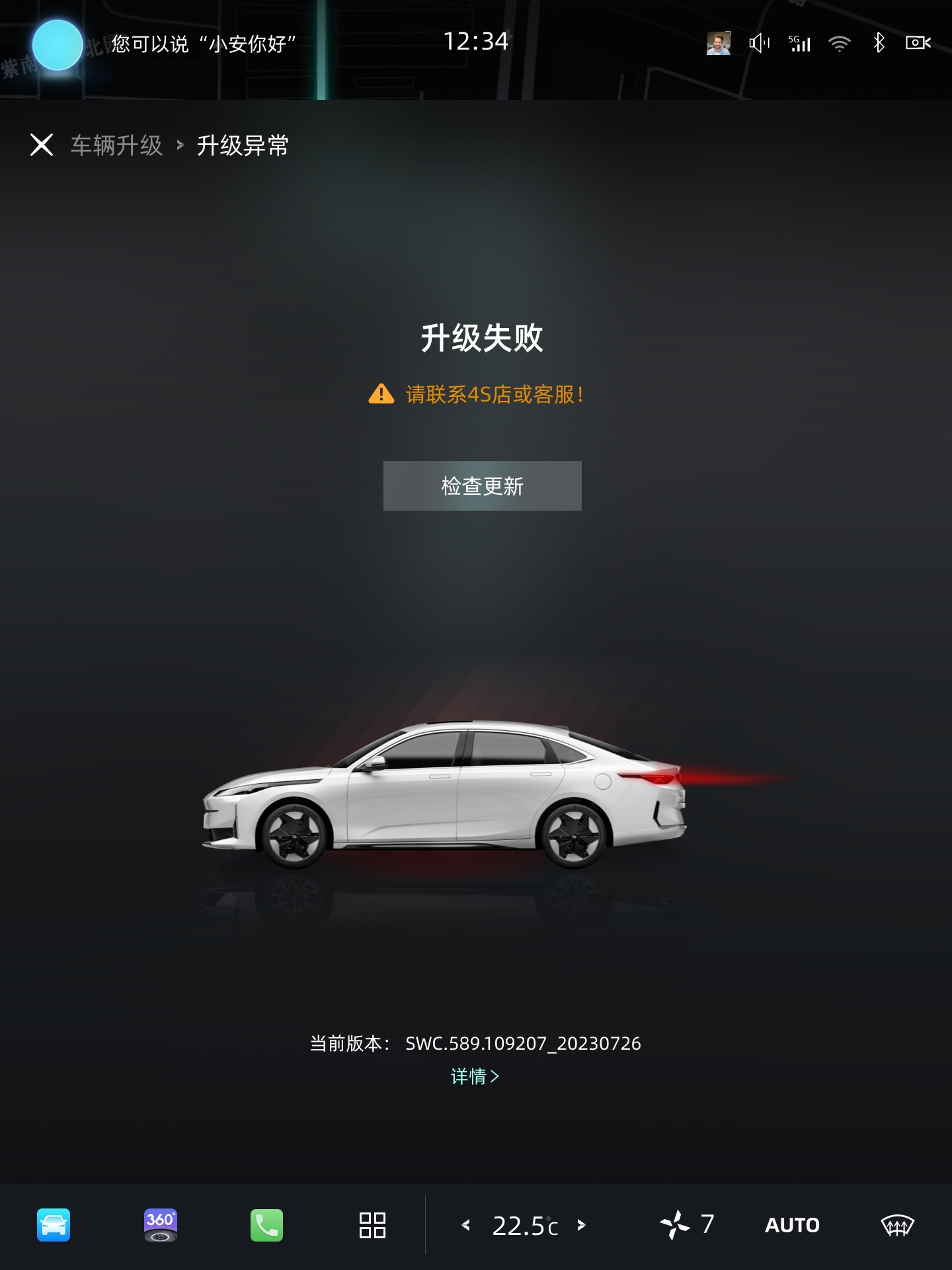The height and width of the screenshot is (1270, 952).
Task: Open the 详情 version details link
Action: [x=475, y=1076]
